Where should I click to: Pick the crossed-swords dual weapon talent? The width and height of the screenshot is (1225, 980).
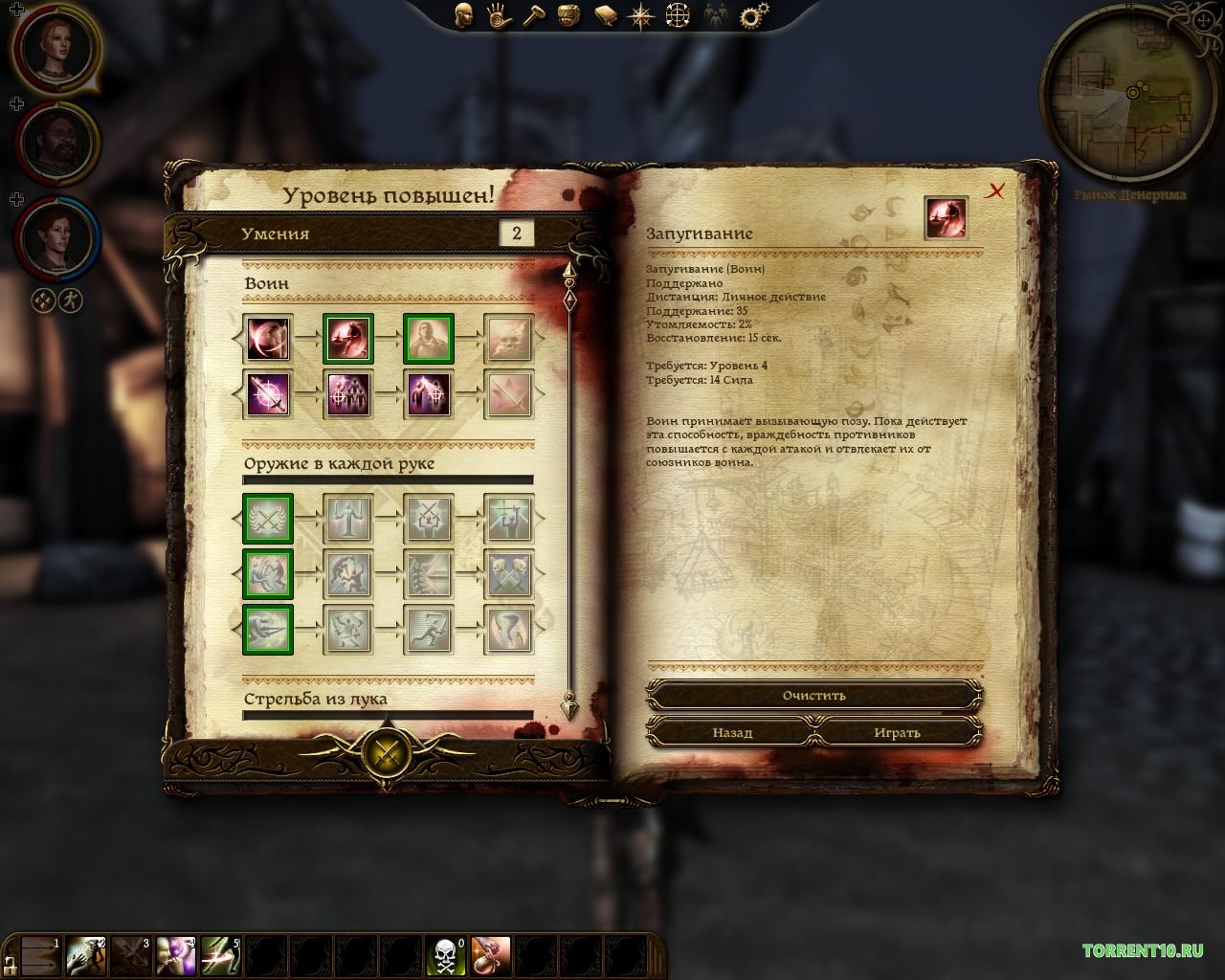267,519
